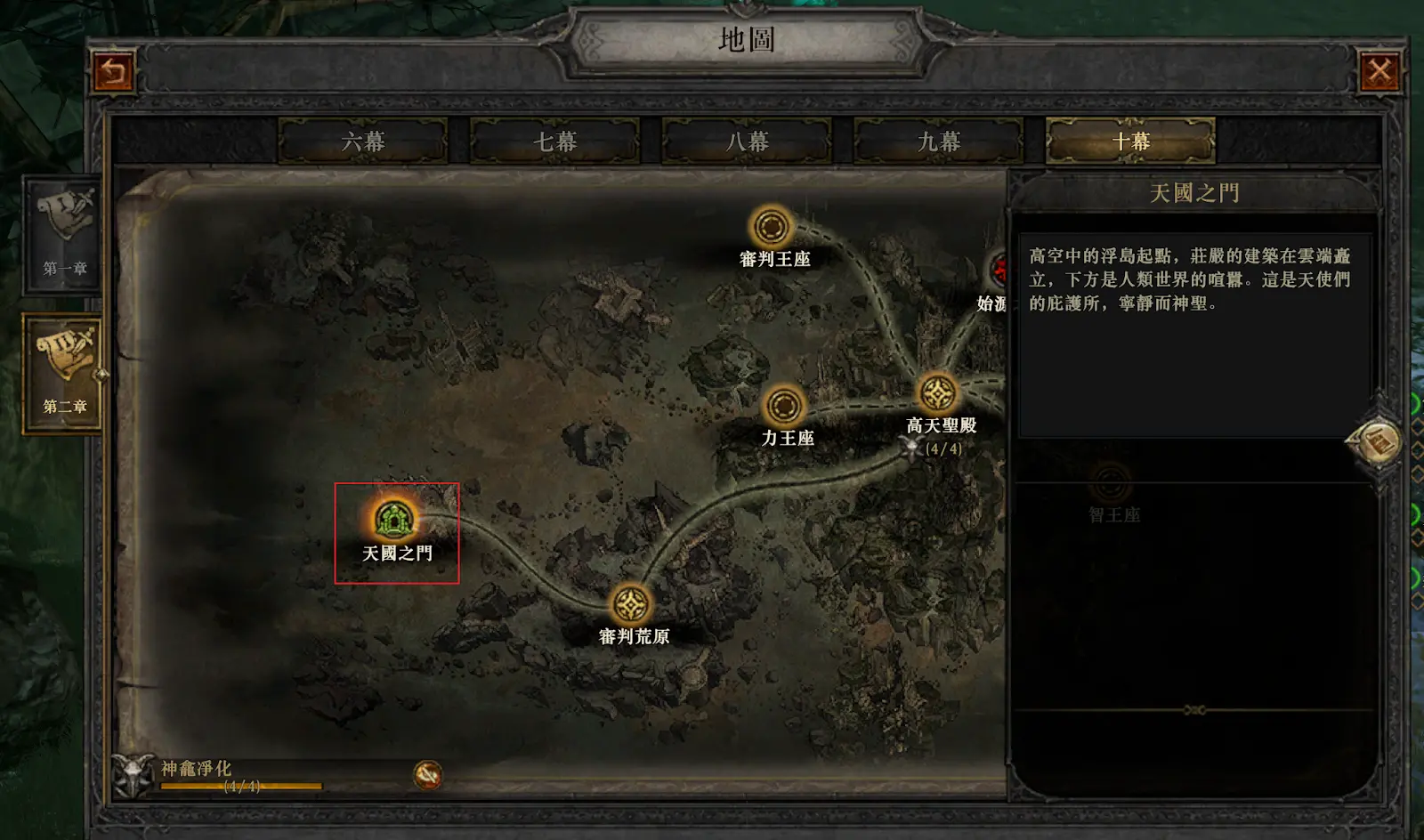This screenshot has height=840, width=1424.
Task: Pick the 力王座 map node
Action: [784, 406]
